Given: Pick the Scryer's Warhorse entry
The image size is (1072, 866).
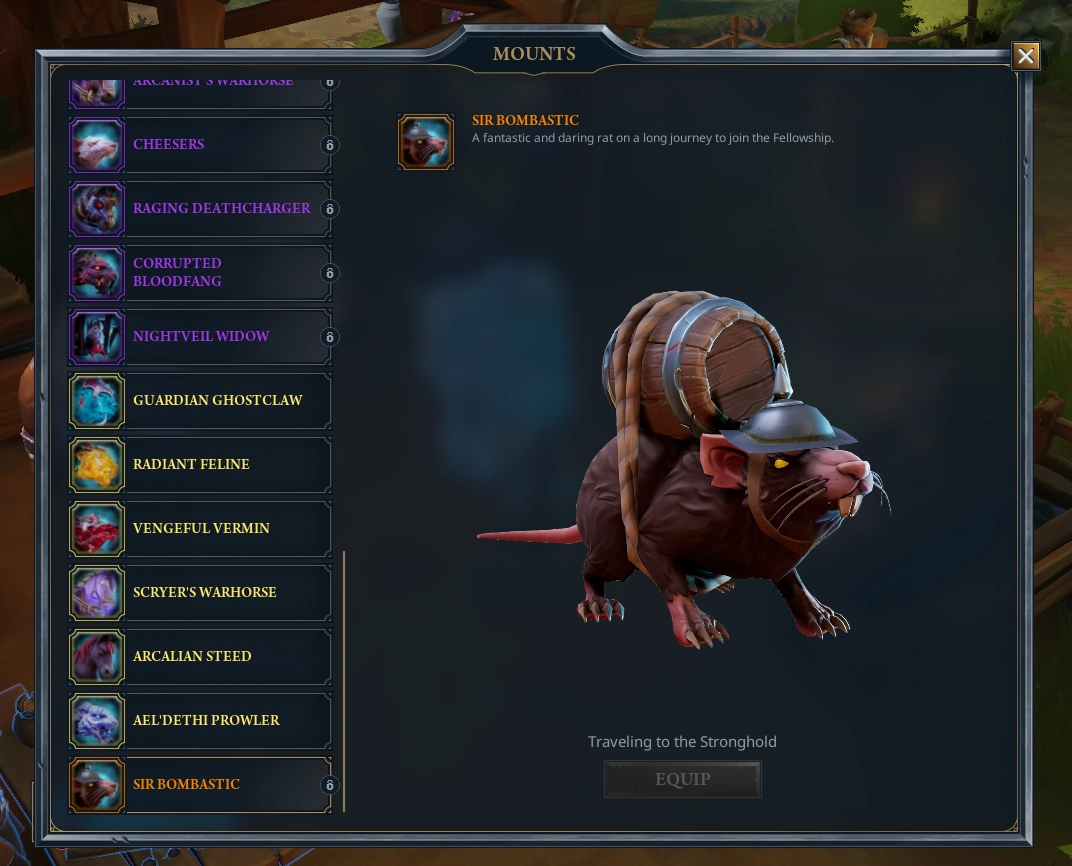Looking at the screenshot, I should 200,593.
